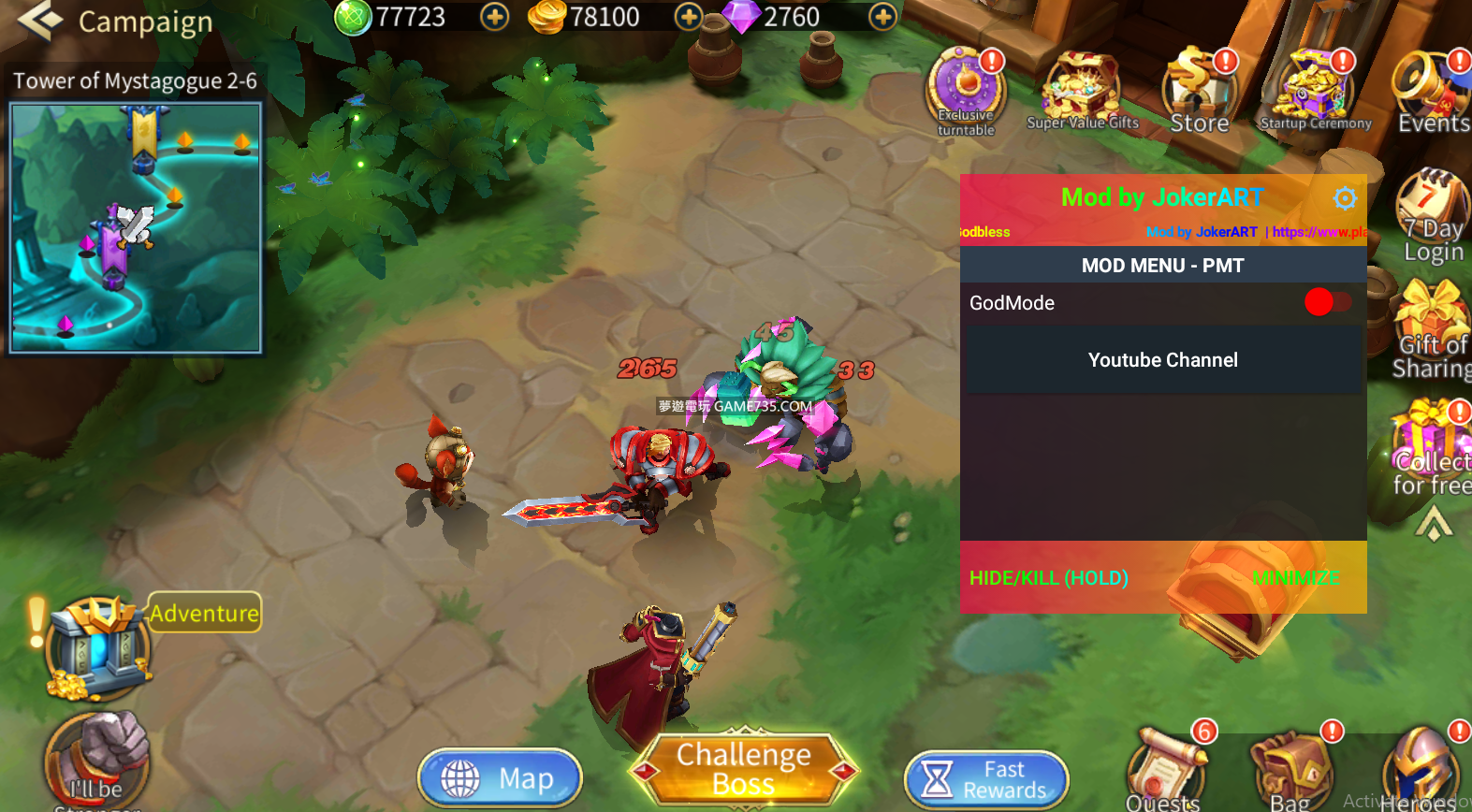Open the Tower of Mystagogue minimap
The image size is (1472, 812).
[x=136, y=227]
